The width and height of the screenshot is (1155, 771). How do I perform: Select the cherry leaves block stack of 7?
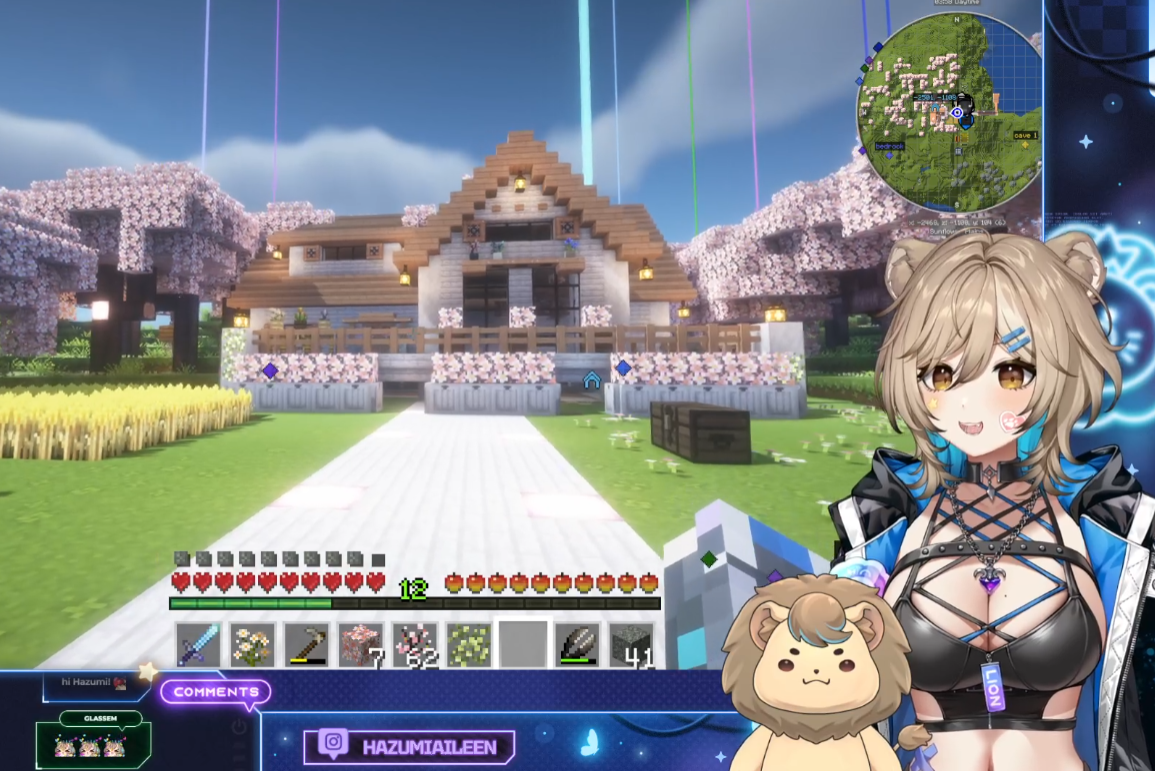point(360,645)
